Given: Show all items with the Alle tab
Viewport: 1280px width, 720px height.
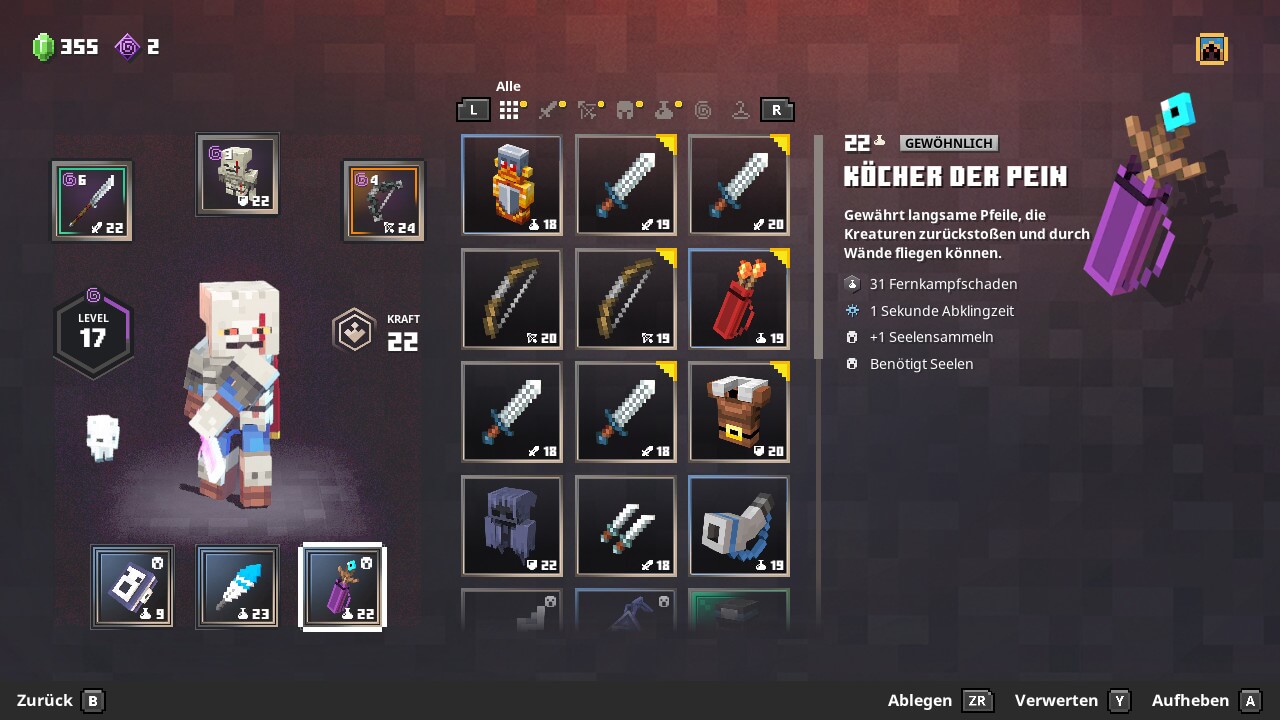Looking at the screenshot, I should tap(510, 110).
